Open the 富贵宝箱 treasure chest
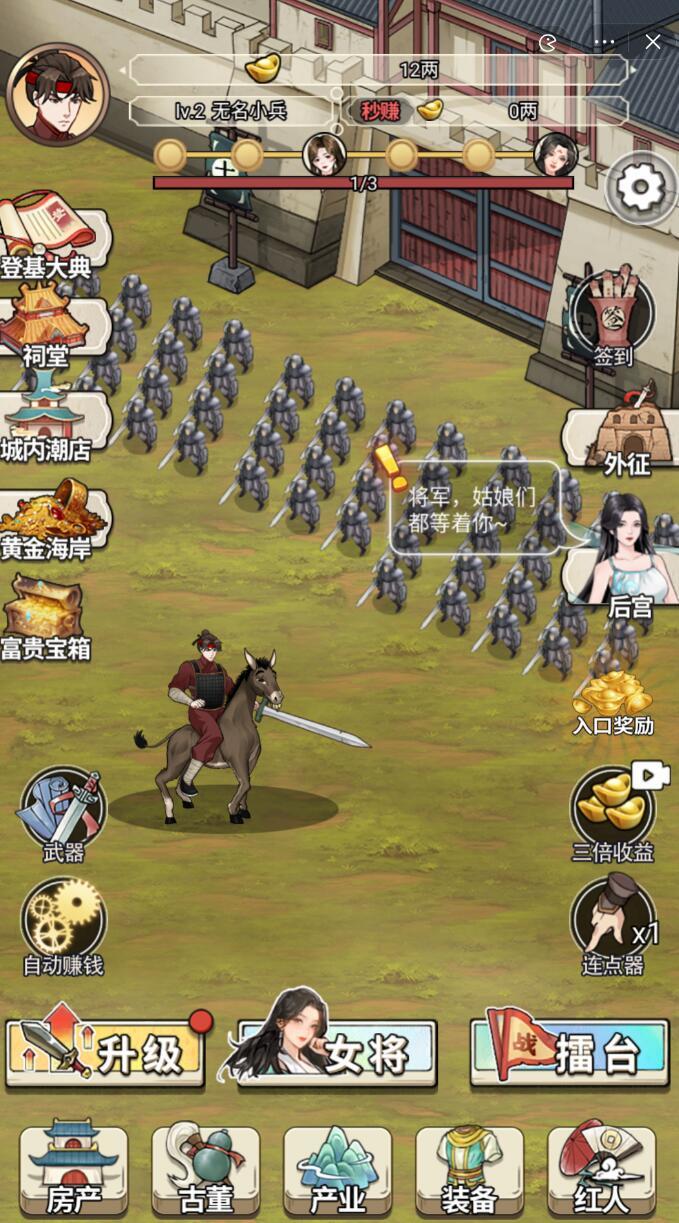The width and height of the screenshot is (679, 1223). point(46,615)
